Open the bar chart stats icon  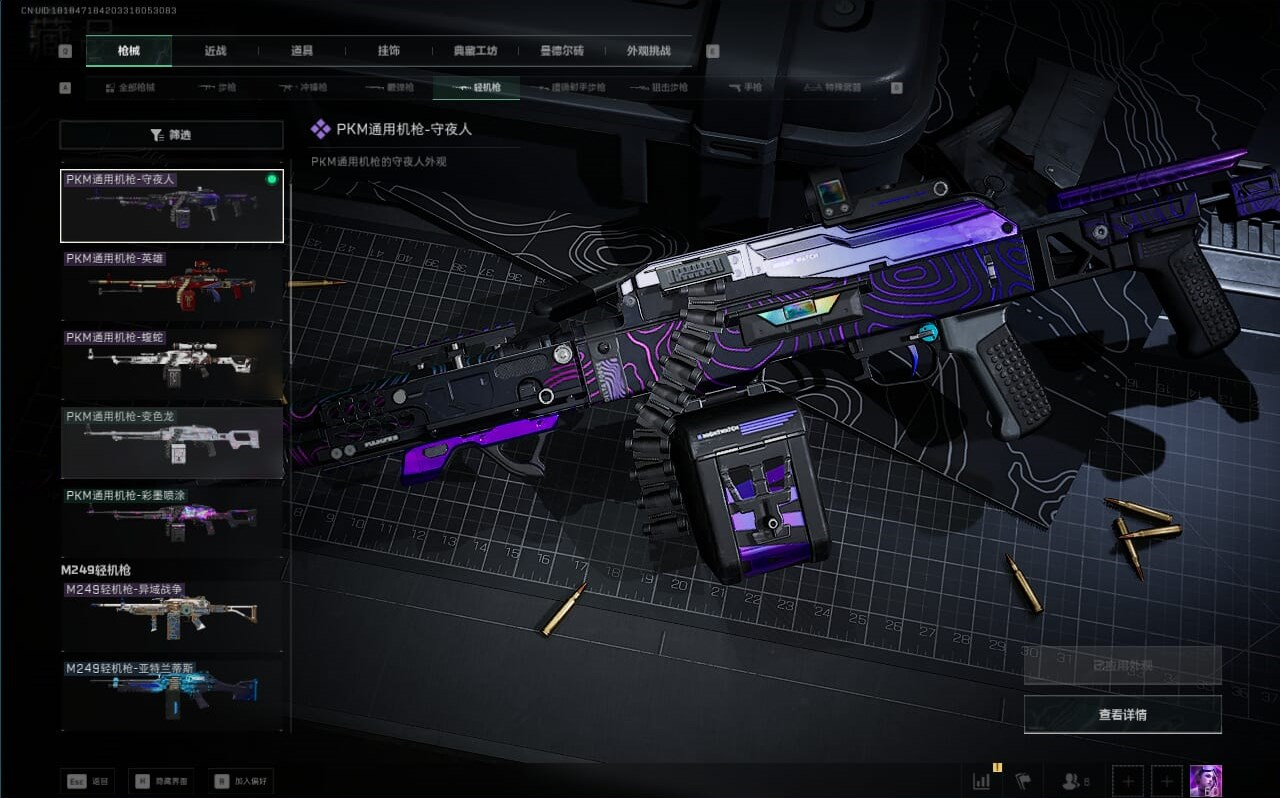(x=982, y=782)
